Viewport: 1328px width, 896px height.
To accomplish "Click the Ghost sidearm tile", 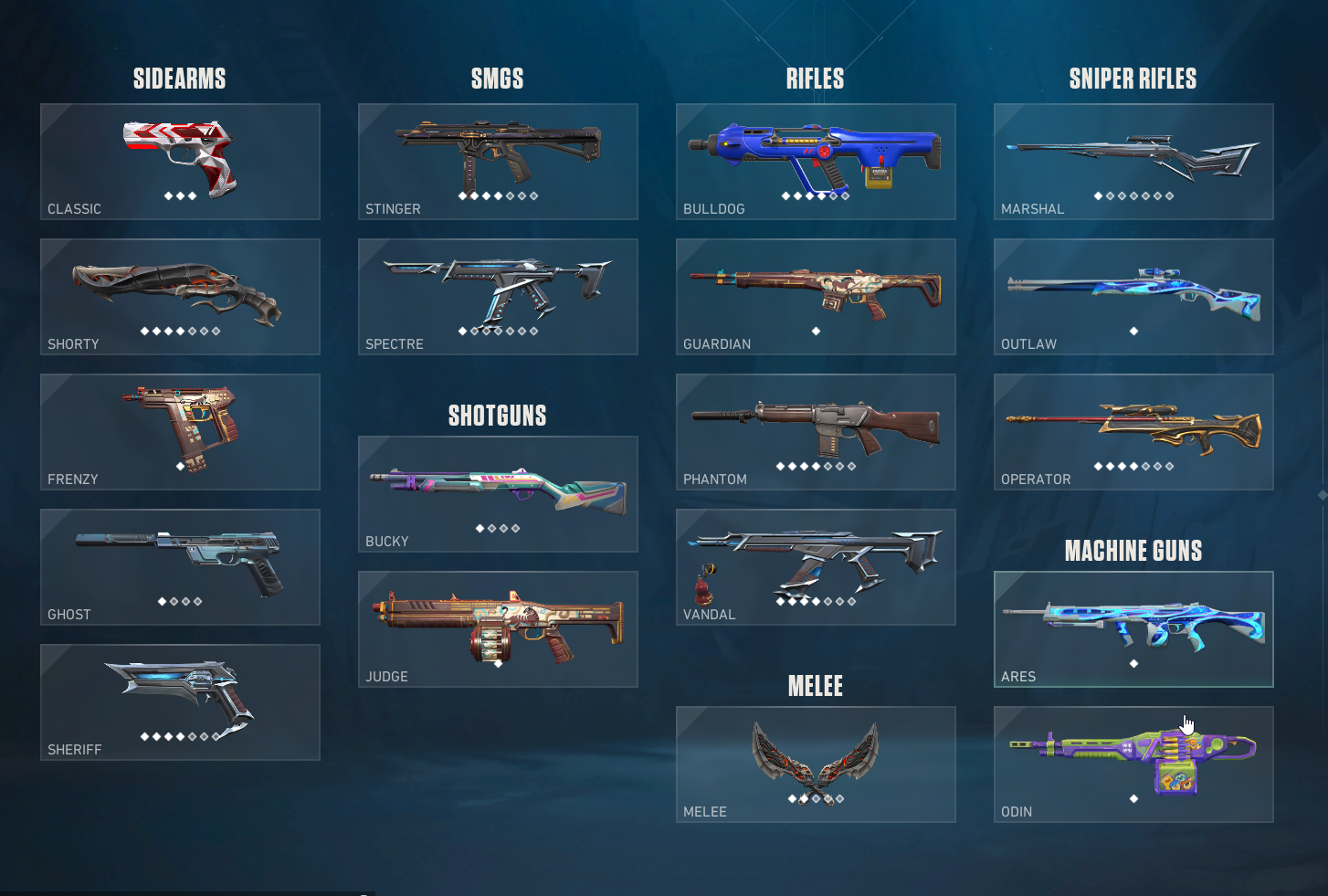I will coord(180,567).
